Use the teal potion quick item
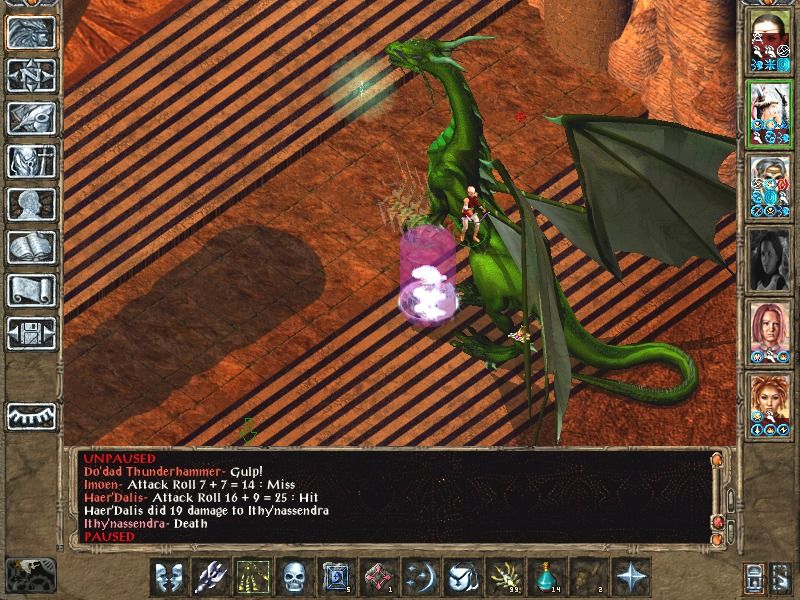Viewport: 800px width, 600px height. tap(546, 576)
